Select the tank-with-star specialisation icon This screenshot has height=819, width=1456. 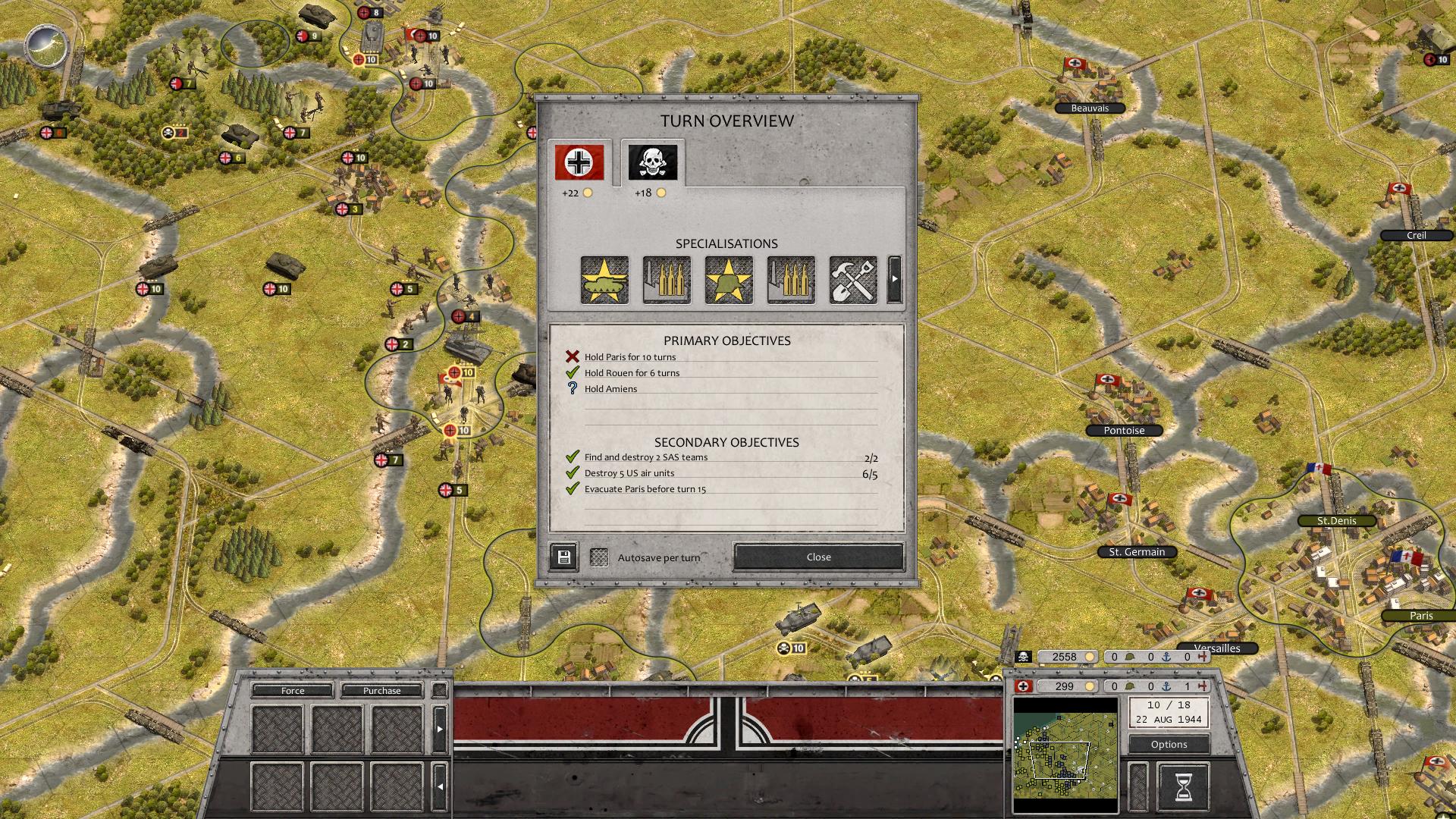tap(604, 280)
